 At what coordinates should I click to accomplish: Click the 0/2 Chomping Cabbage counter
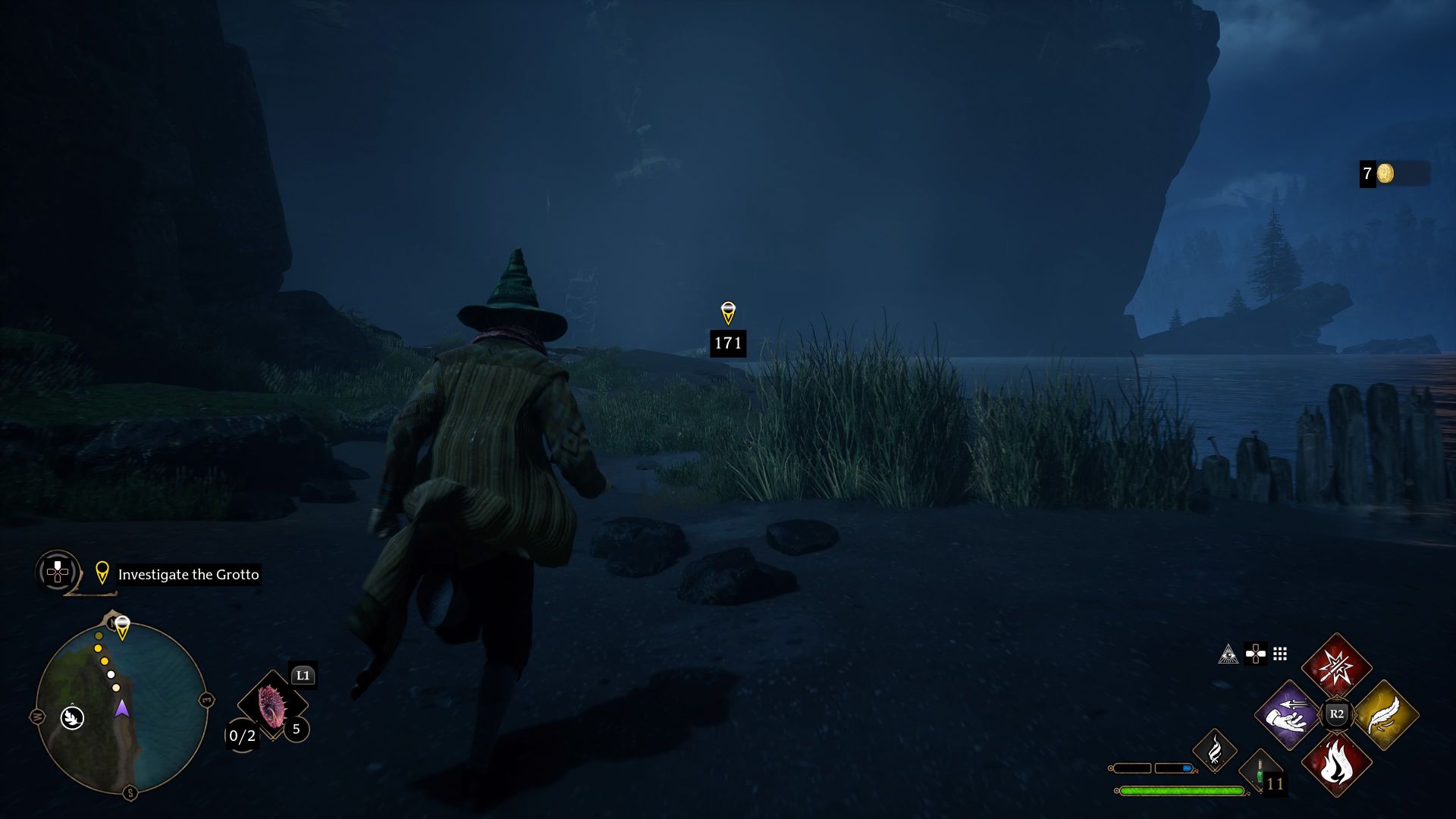241,736
